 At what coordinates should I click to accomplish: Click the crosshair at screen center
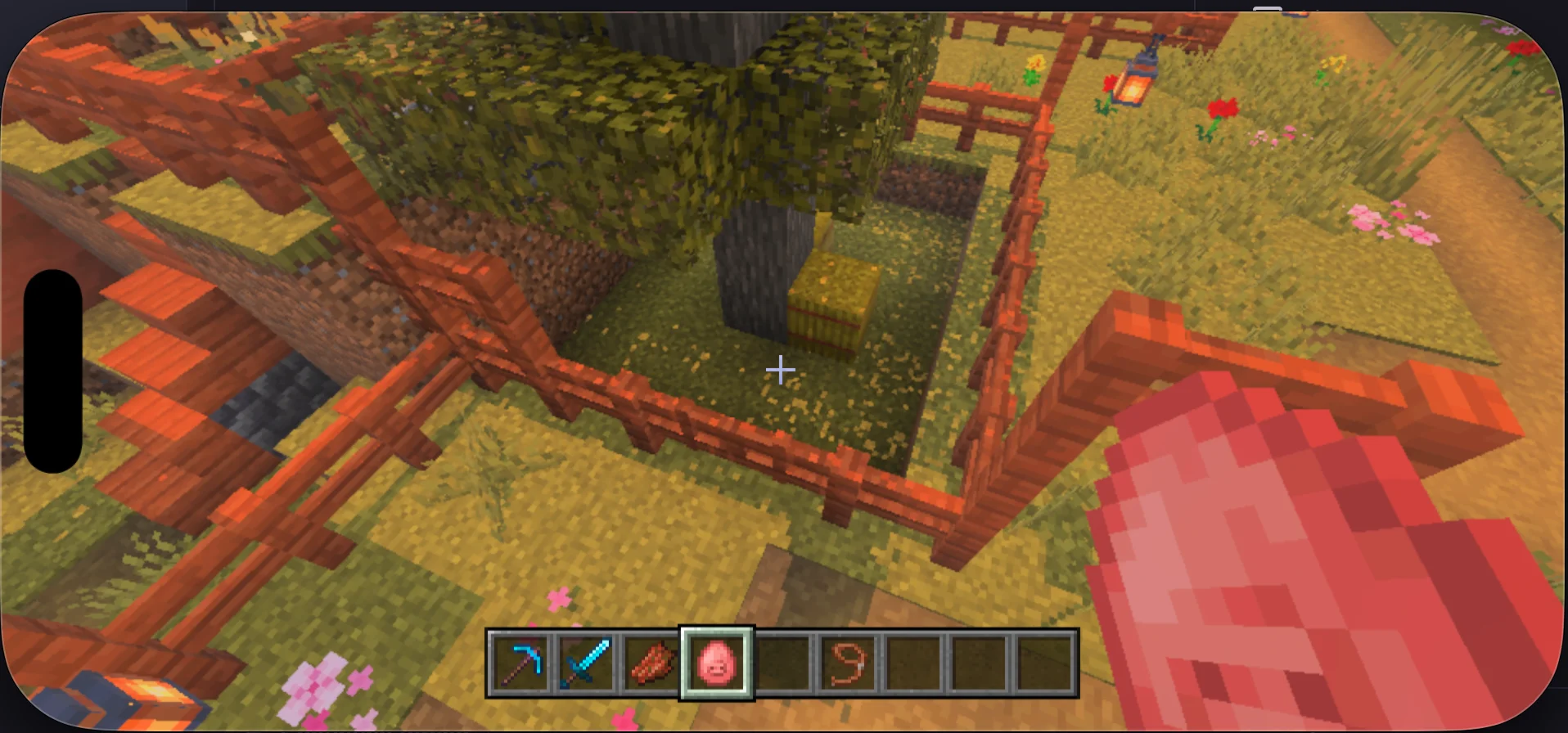coord(780,371)
